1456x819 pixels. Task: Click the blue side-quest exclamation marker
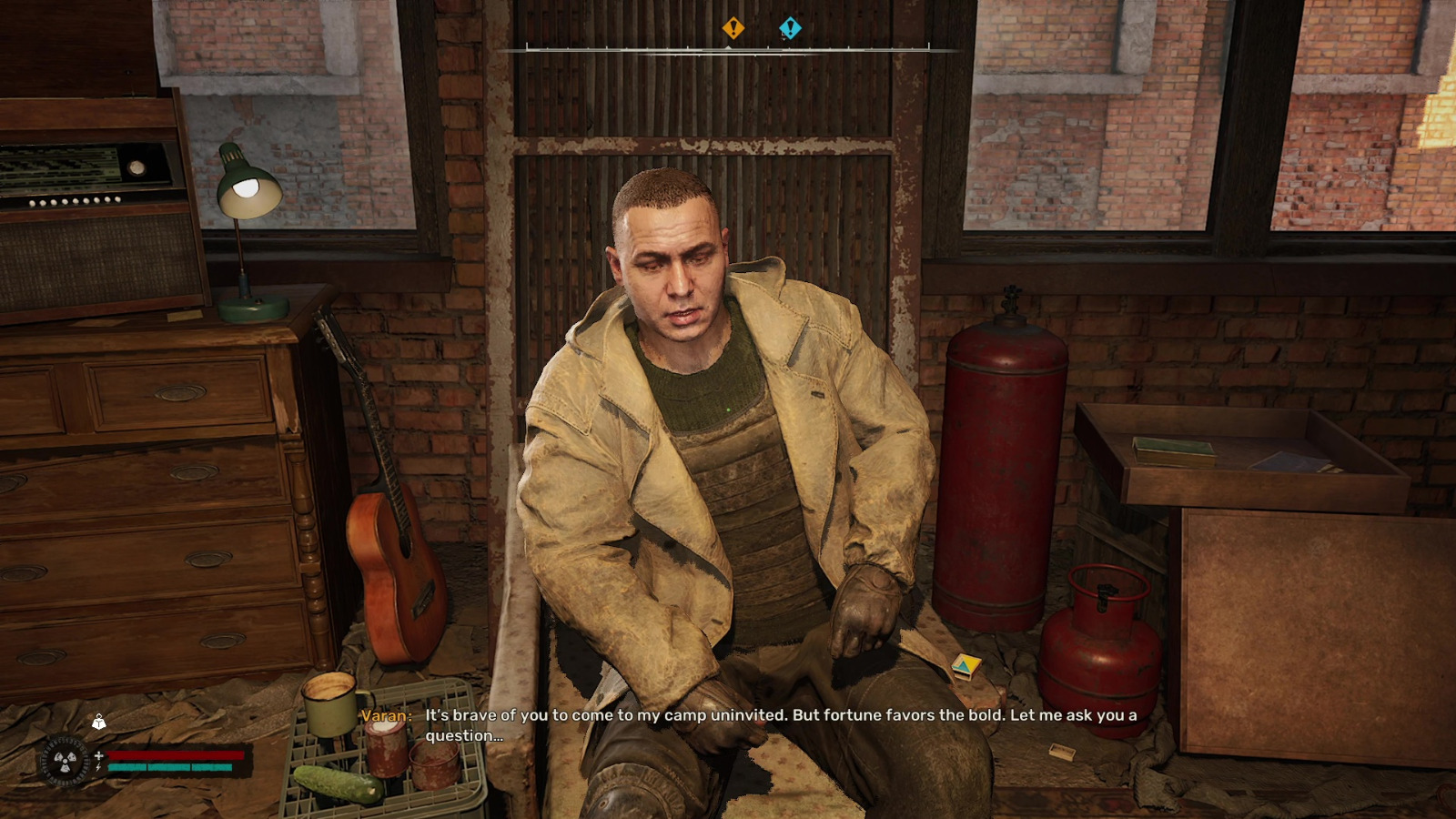pyautogui.click(x=790, y=26)
